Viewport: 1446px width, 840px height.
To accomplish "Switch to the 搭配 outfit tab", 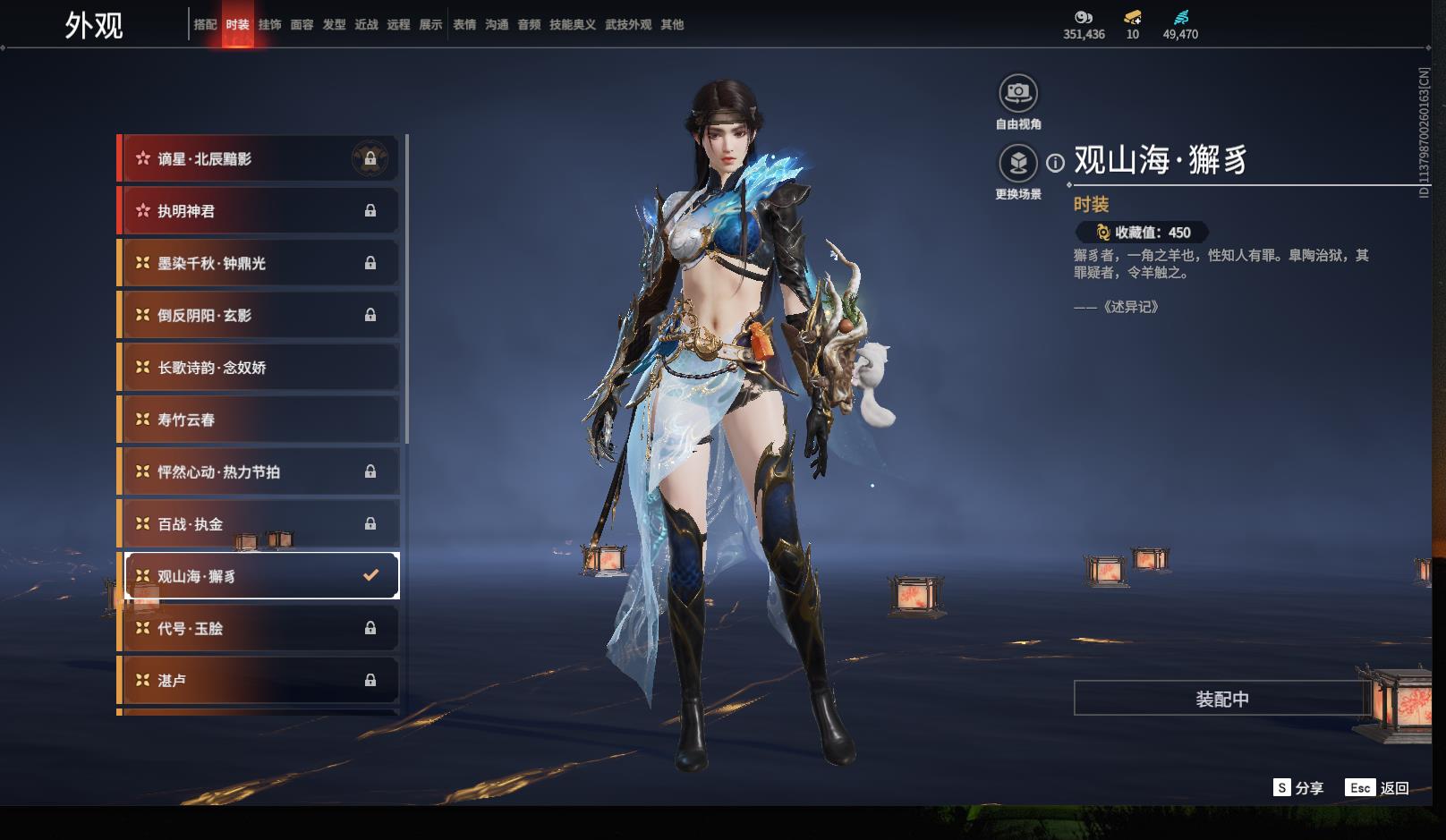I will 205,25.
